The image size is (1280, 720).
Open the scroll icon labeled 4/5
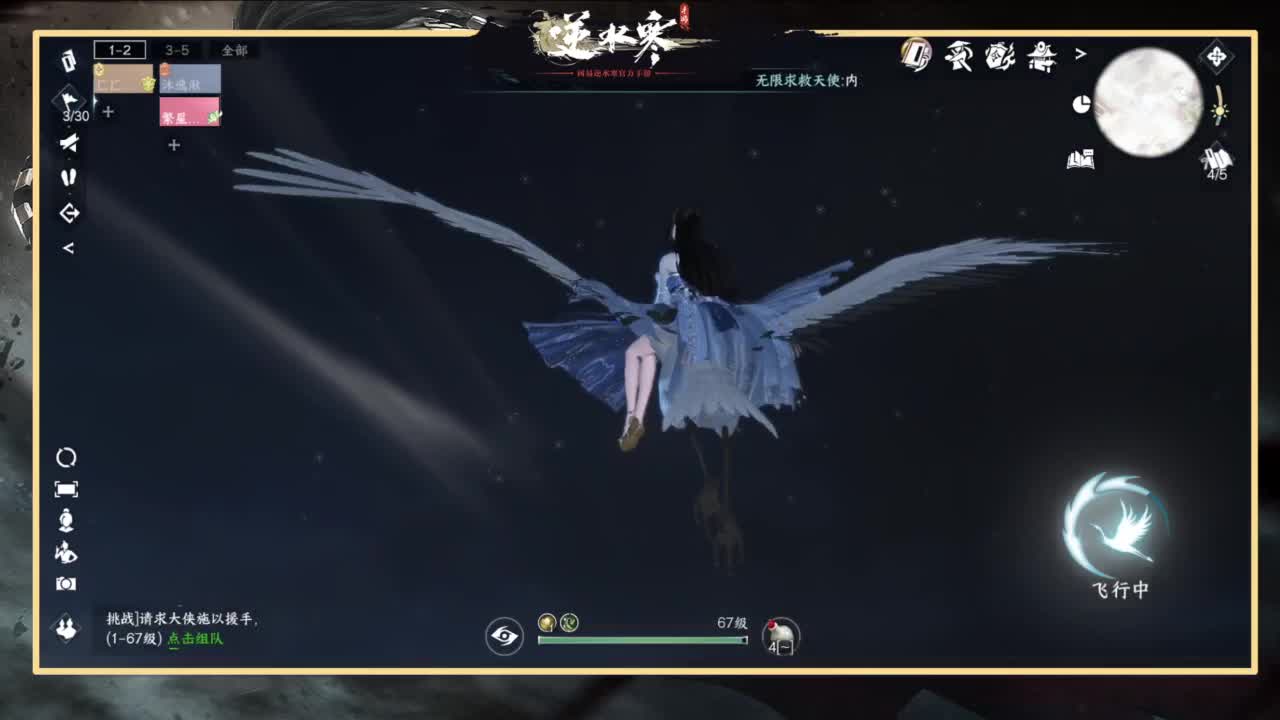click(1214, 158)
